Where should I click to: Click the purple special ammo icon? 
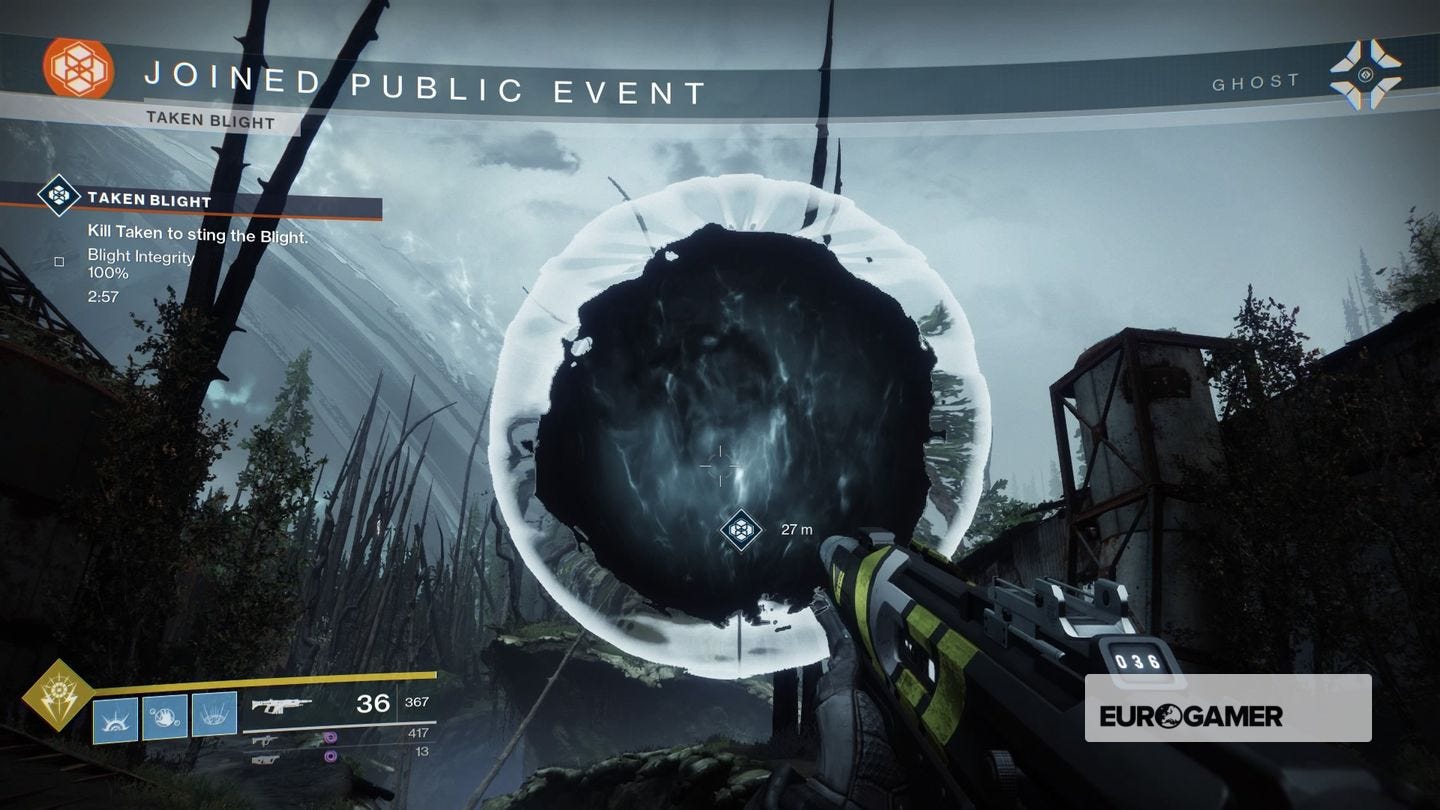(328, 737)
